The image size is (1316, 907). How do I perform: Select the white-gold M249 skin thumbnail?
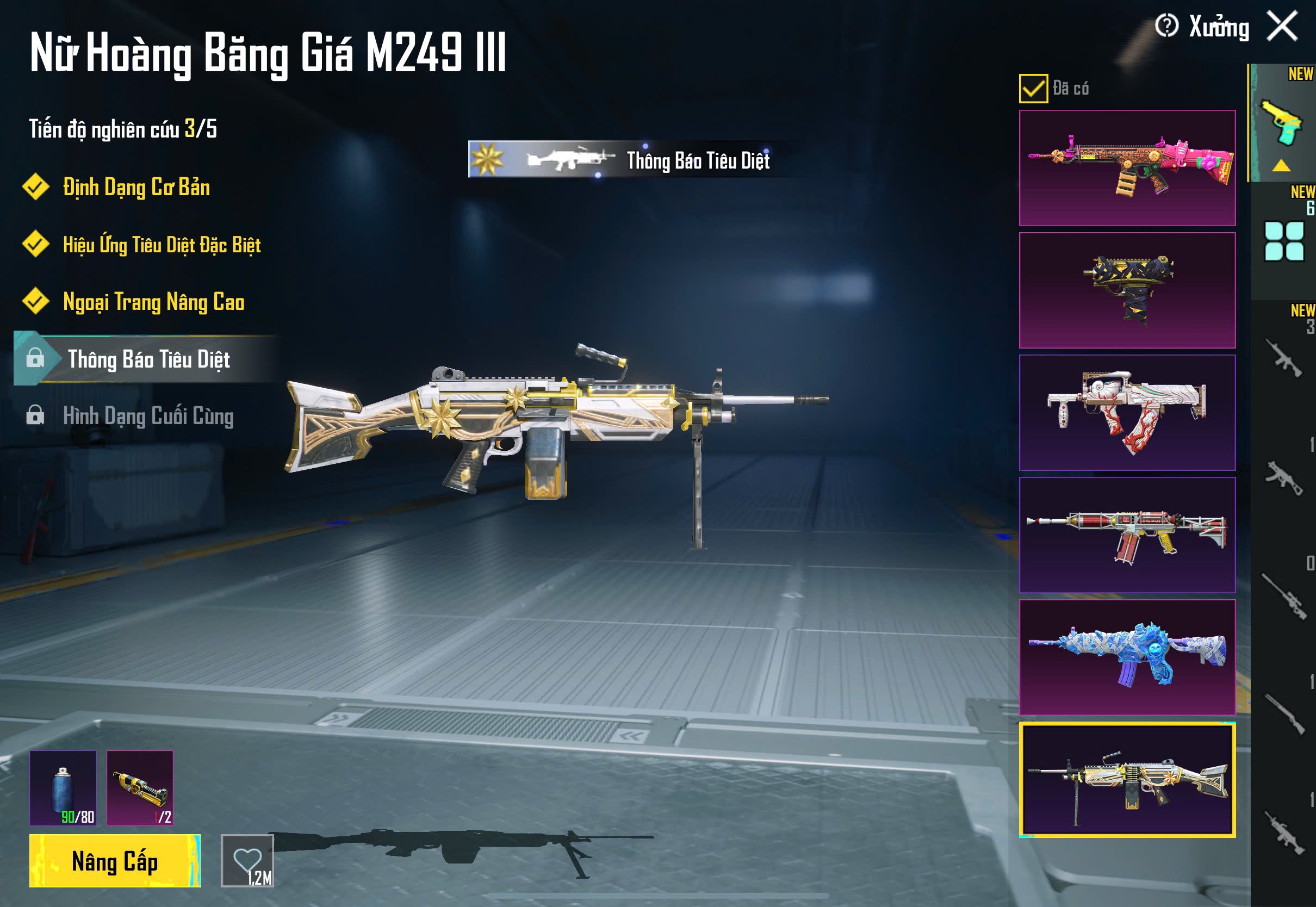pyautogui.click(x=1127, y=780)
